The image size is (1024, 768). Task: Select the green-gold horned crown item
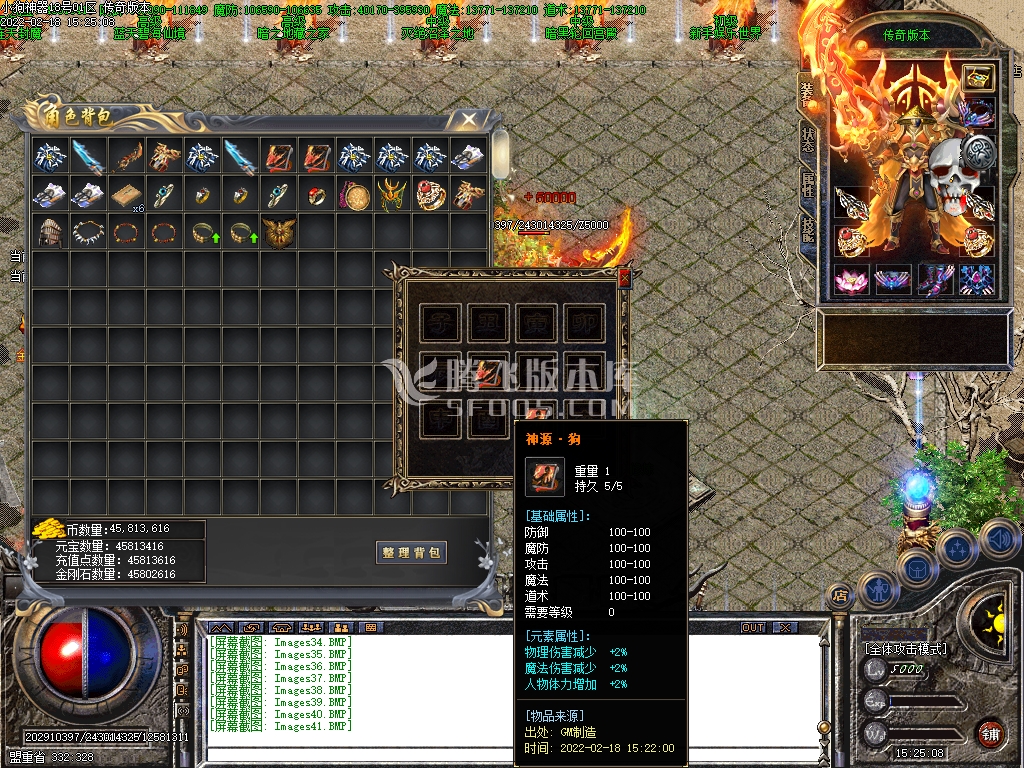(x=392, y=194)
